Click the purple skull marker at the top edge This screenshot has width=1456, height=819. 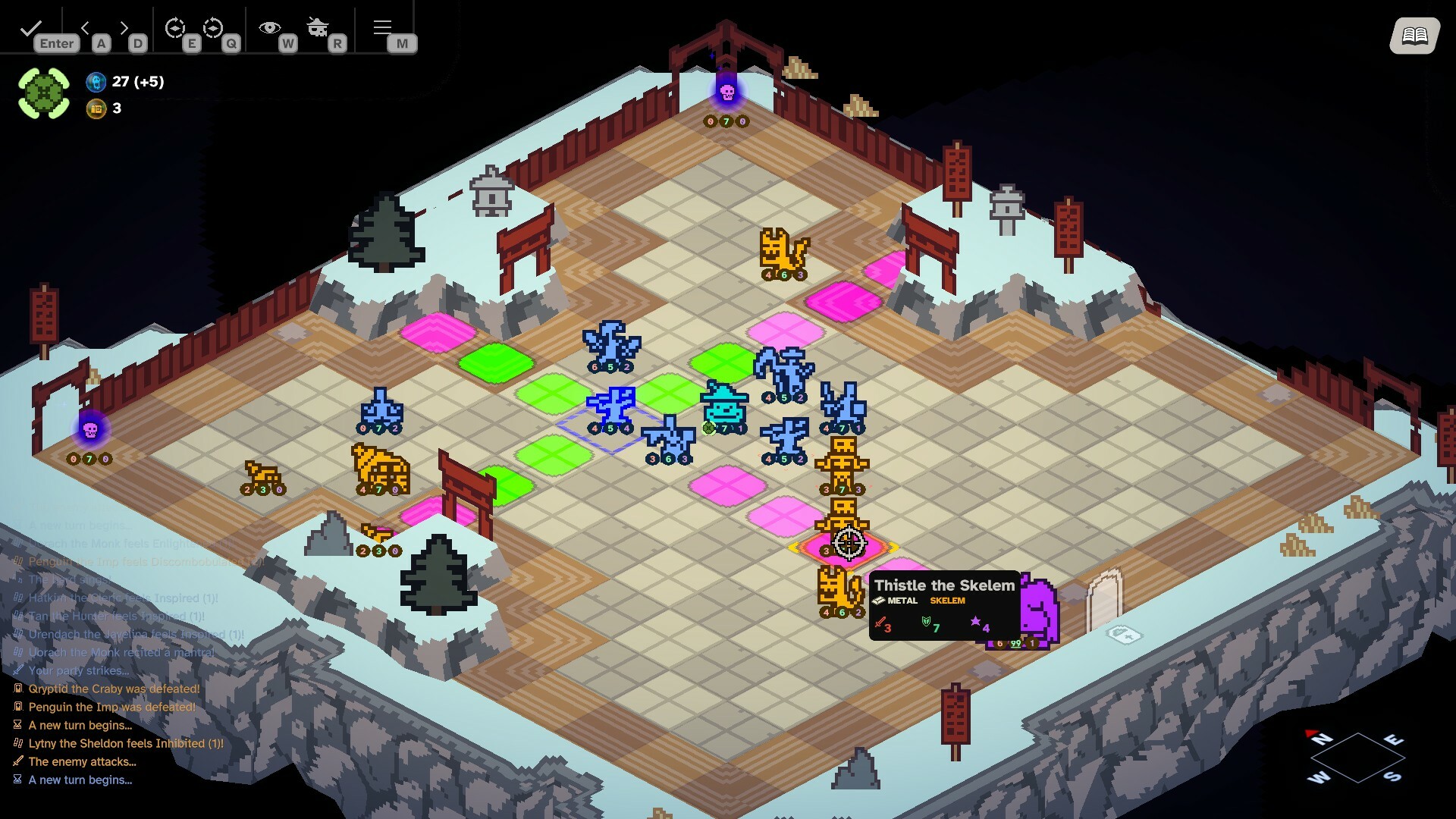(x=726, y=93)
